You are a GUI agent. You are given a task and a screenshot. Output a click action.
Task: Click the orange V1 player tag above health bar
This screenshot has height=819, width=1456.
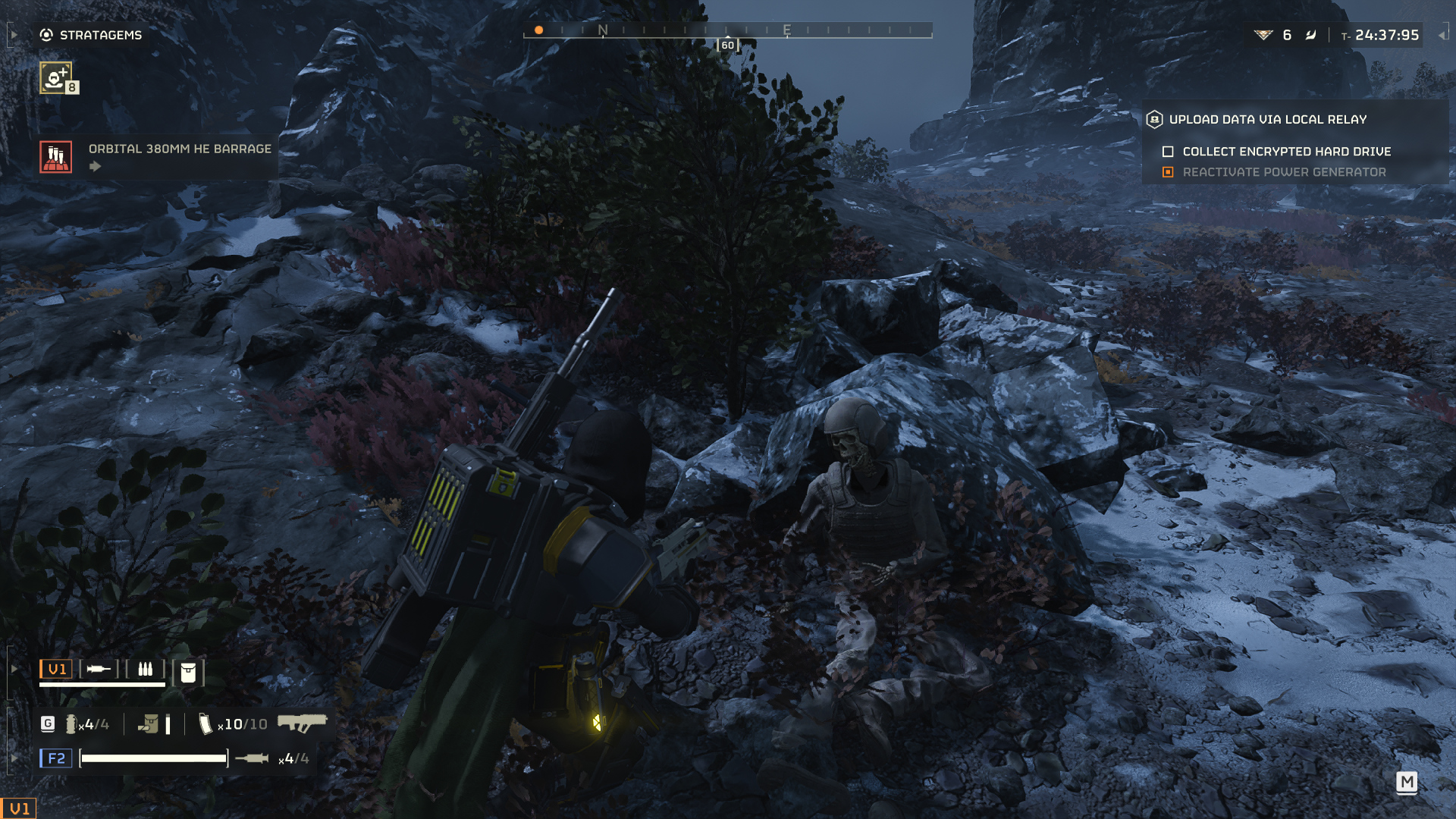(x=57, y=669)
